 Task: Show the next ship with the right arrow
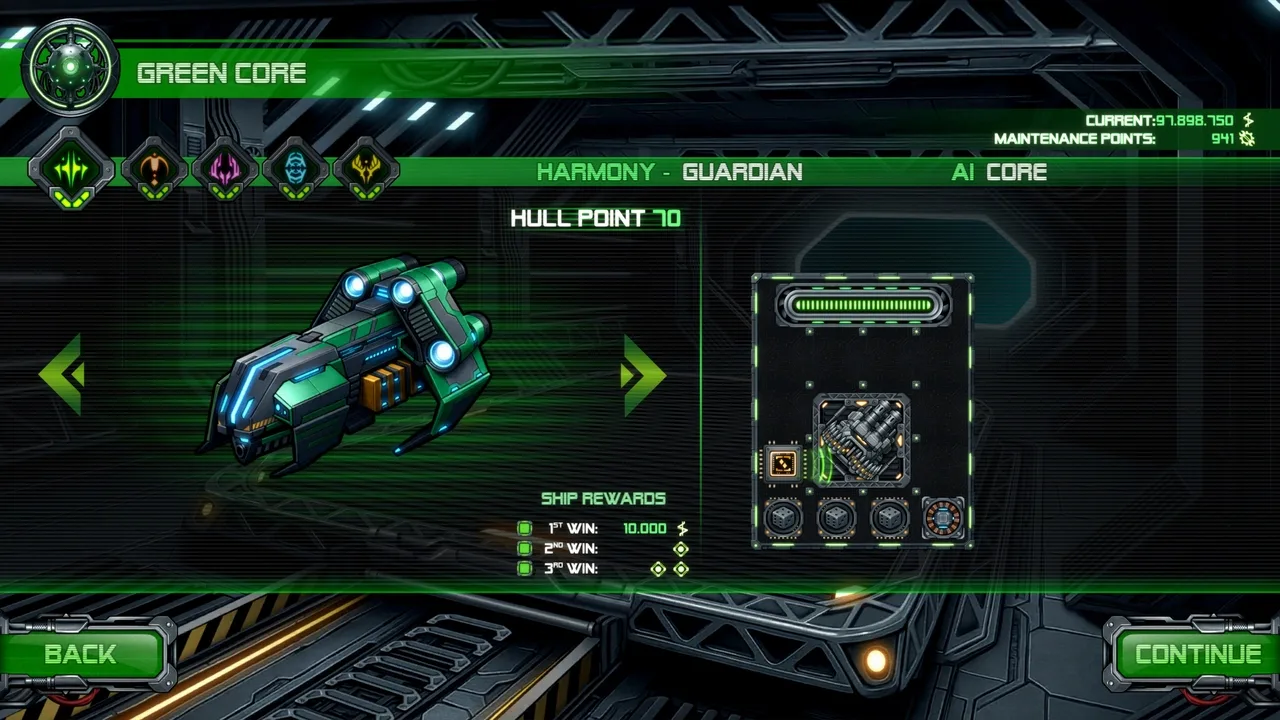click(642, 374)
